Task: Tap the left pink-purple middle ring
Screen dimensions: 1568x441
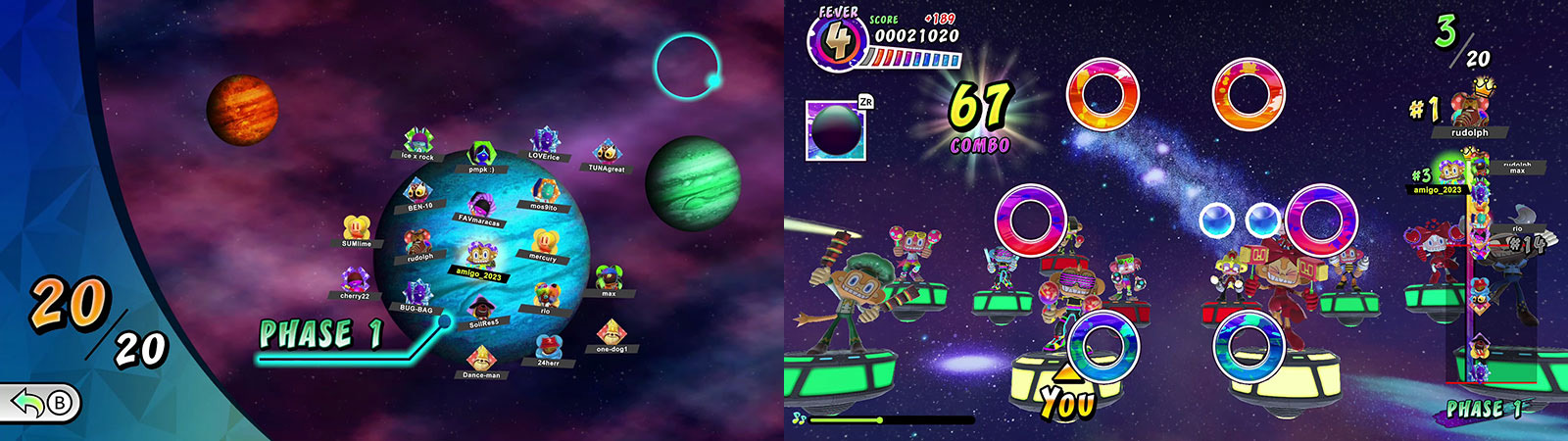Action: click(x=1030, y=220)
